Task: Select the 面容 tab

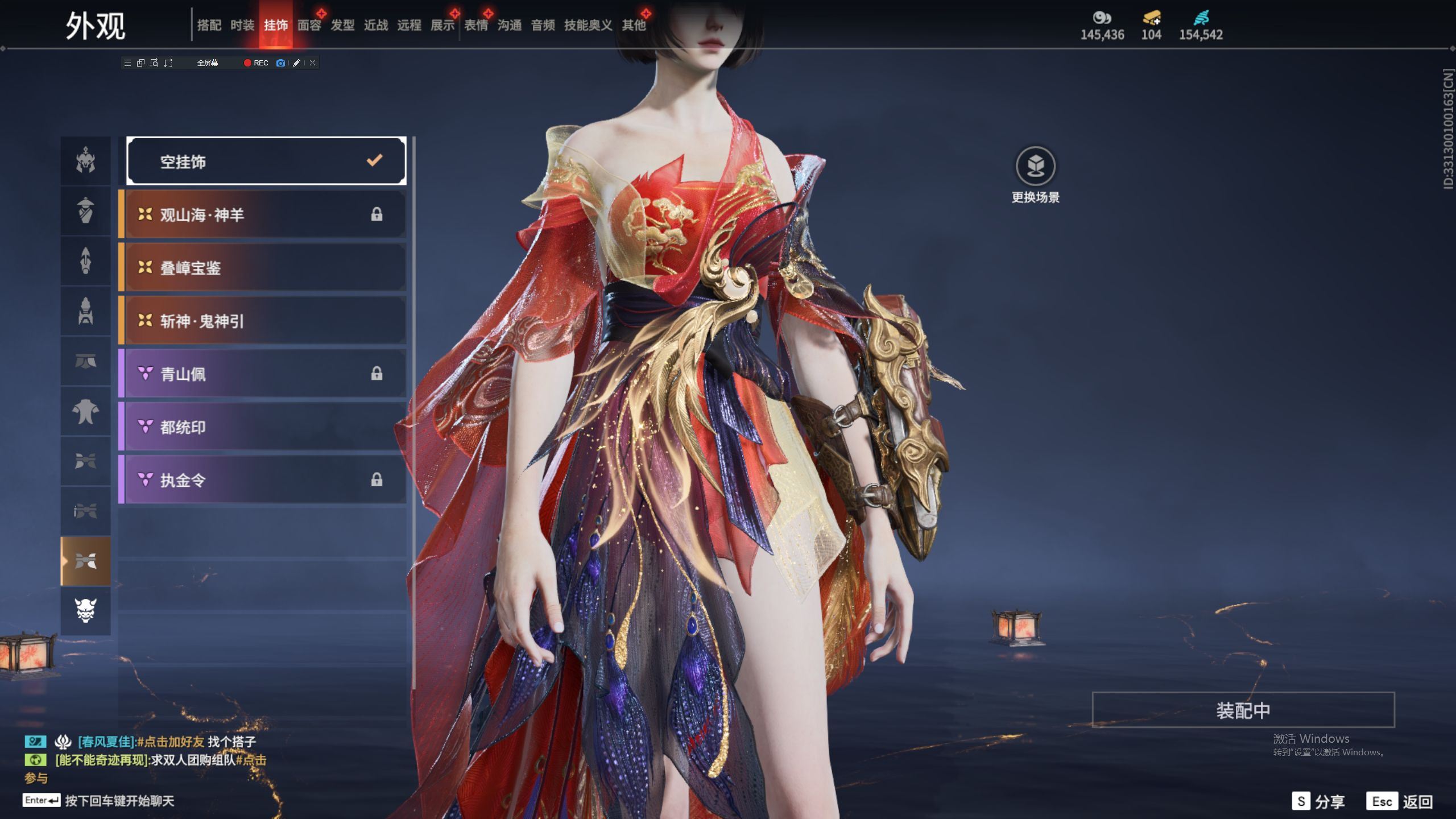Action: coord(309,25)
